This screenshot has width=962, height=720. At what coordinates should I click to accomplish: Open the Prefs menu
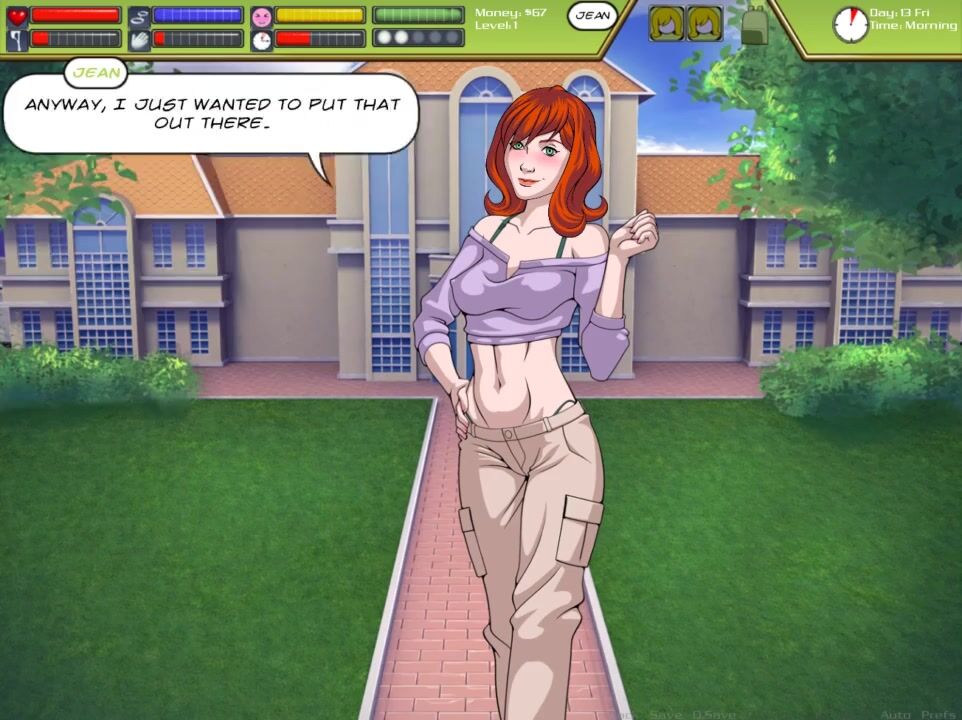937,714
